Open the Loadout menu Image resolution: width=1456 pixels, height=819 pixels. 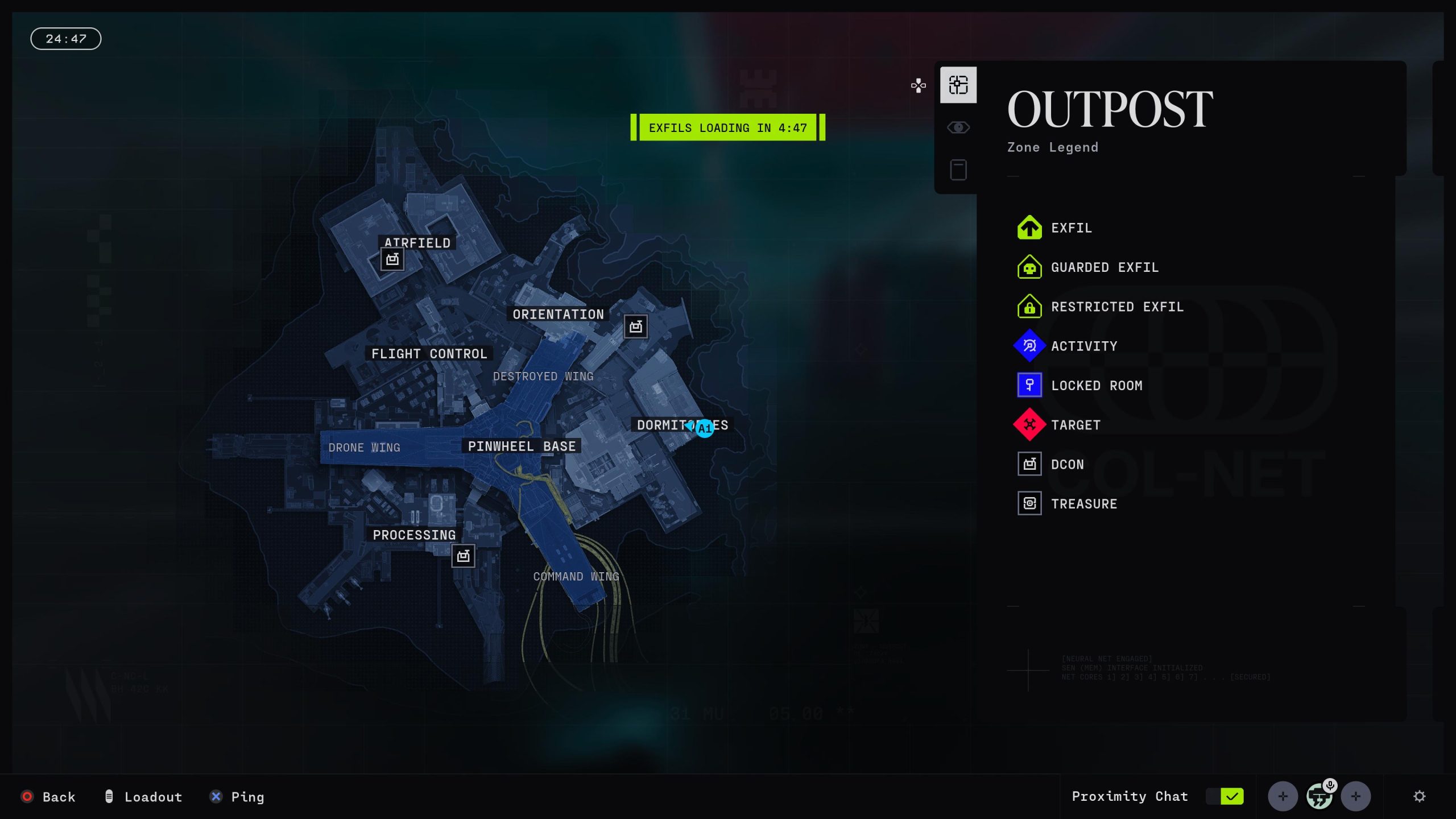pyautogui.click(x=144, y=797)
